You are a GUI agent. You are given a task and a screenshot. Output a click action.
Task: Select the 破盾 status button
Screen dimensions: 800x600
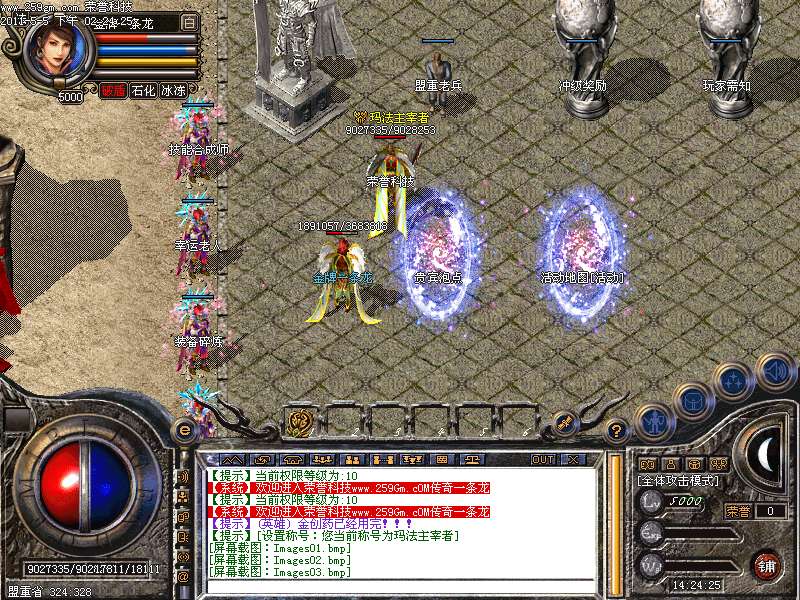(x=113, y=90)
